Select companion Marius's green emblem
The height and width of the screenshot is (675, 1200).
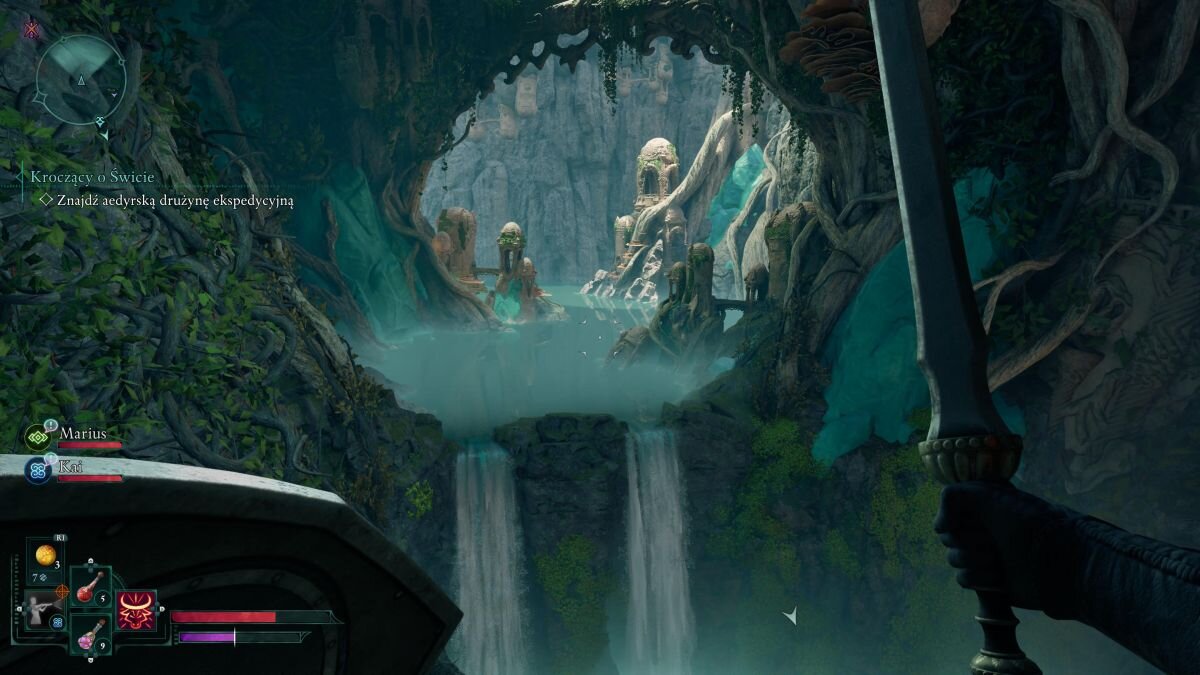[39, 437]
